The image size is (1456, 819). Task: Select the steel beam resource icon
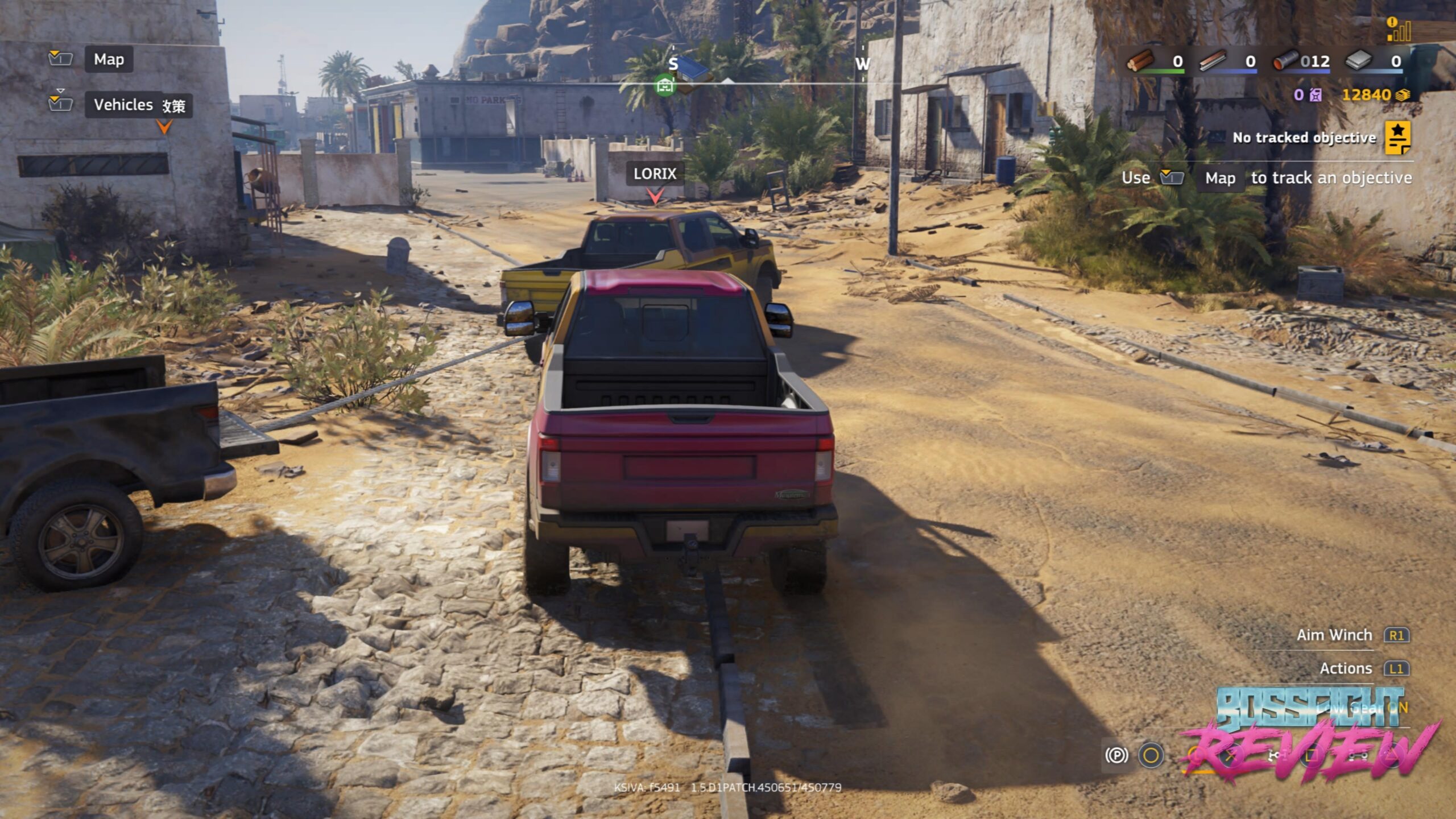[1213, 60]
